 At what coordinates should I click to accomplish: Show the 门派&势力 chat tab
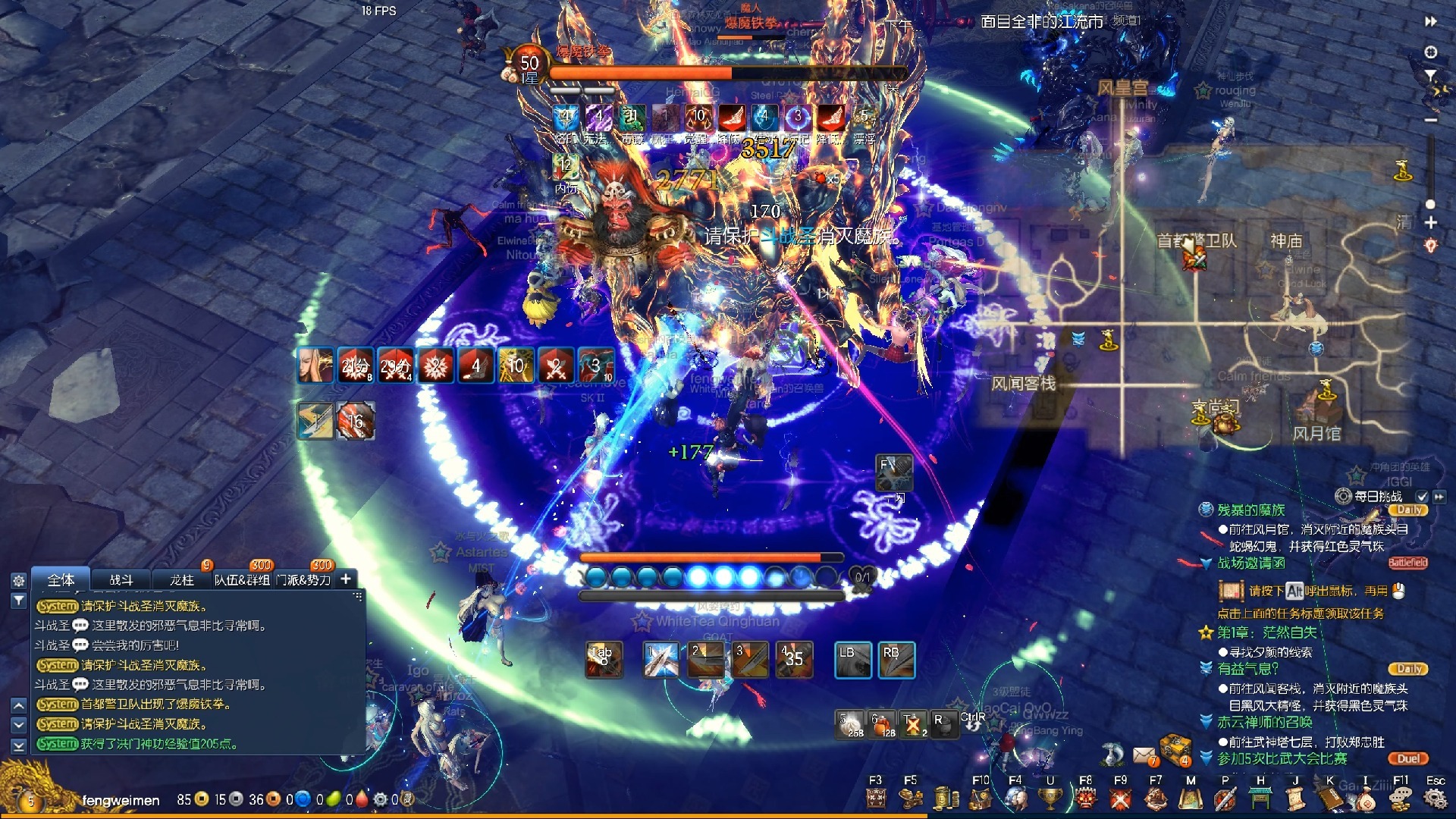click(303, 580)
